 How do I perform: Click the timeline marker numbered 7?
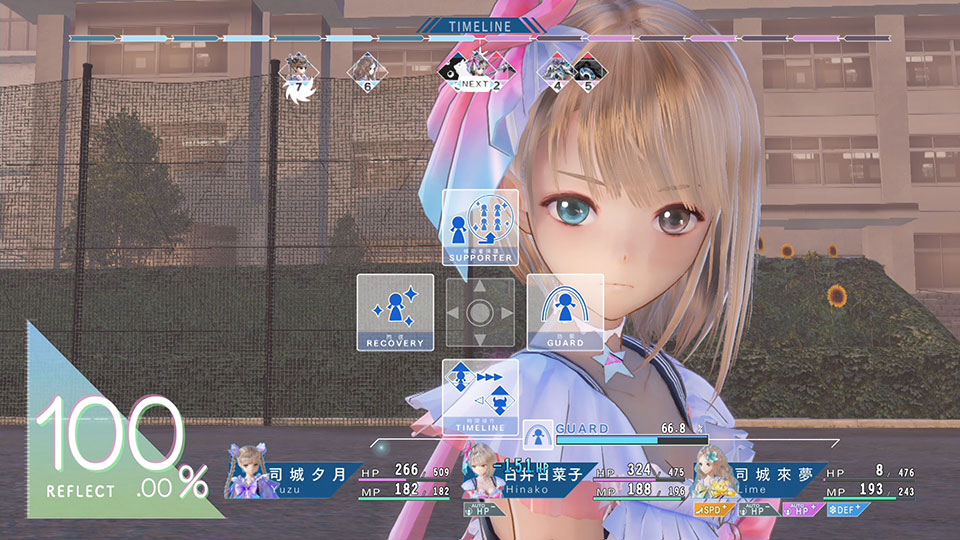pos(296,73)
